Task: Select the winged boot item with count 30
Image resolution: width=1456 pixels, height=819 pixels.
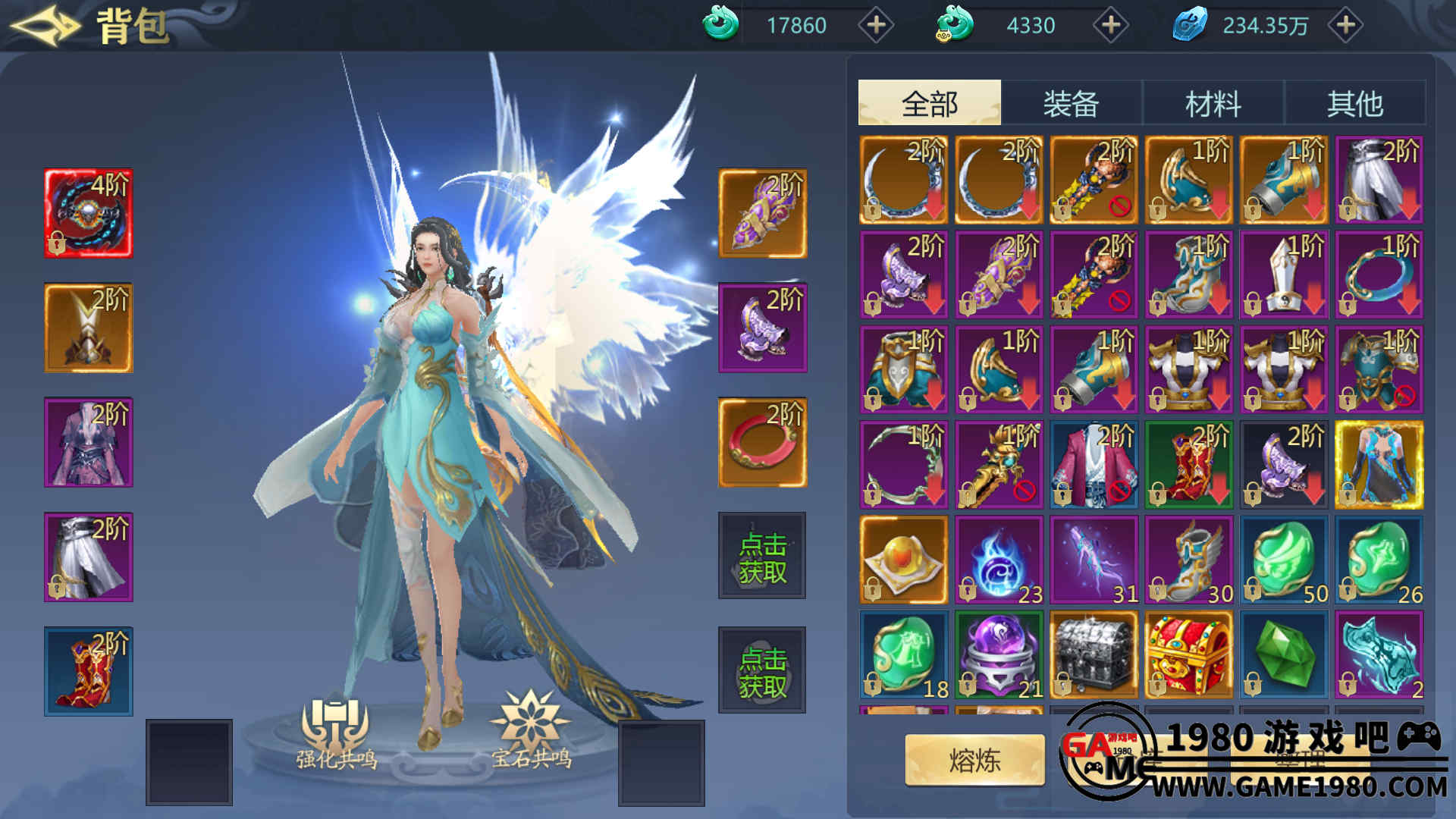Action: 1188,560
